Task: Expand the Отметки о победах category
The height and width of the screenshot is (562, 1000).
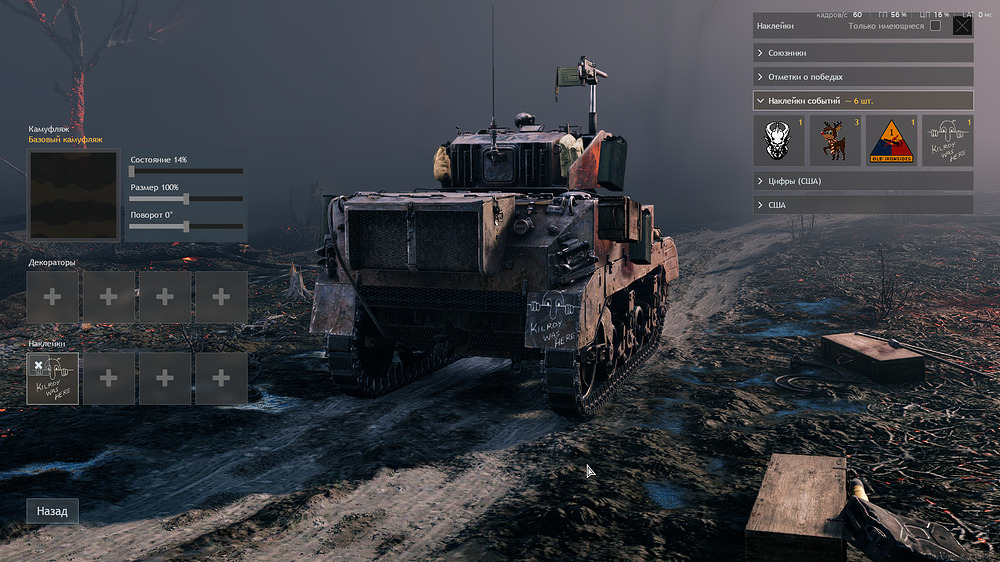Action: (862, 76)
